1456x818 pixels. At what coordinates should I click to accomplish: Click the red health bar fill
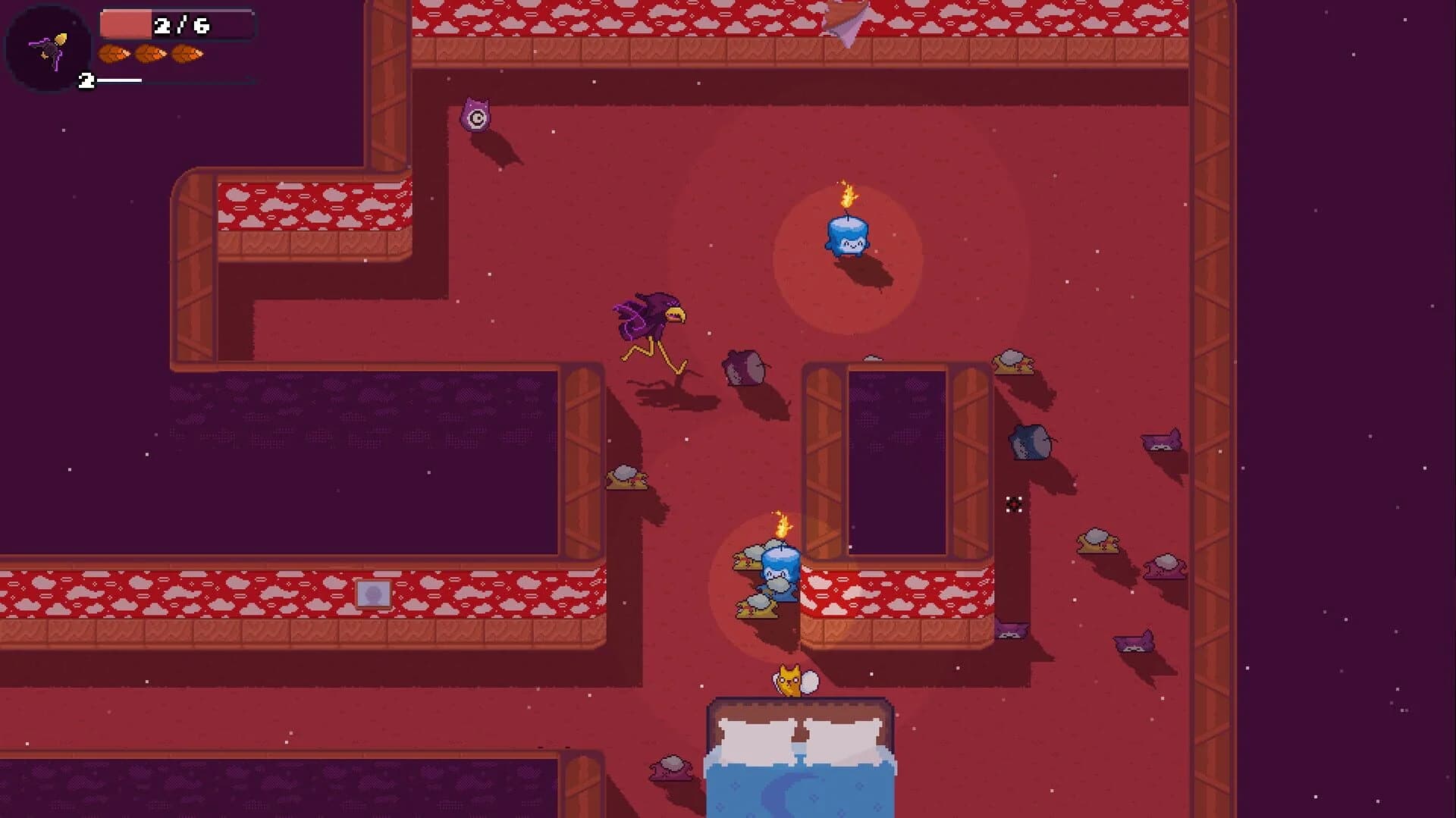pyautogui.click(x=126, y=23)
